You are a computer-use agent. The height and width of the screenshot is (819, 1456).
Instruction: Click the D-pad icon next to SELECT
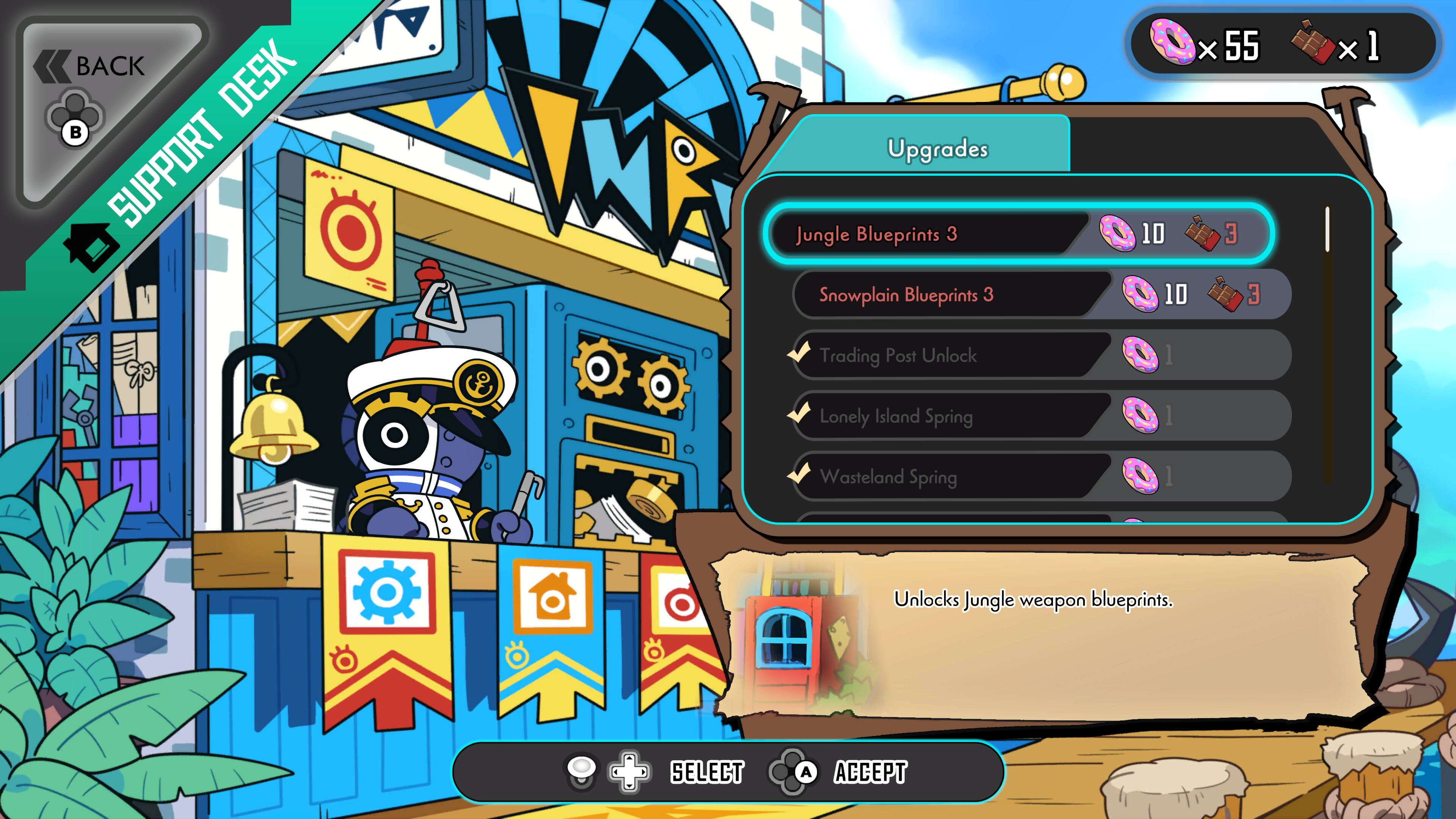click(629, 772)
